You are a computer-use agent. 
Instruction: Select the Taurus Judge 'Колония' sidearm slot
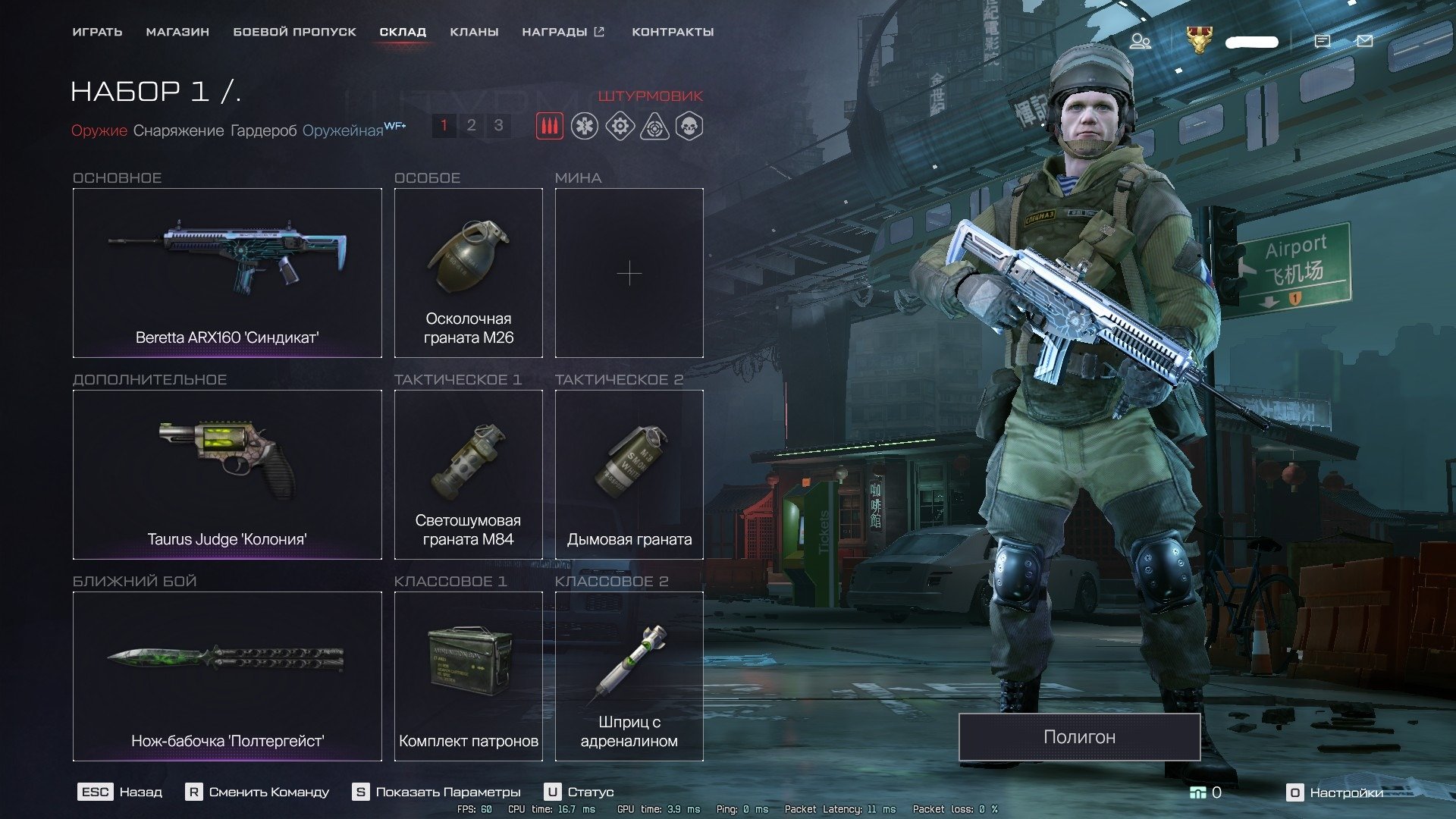coord(227,475)
